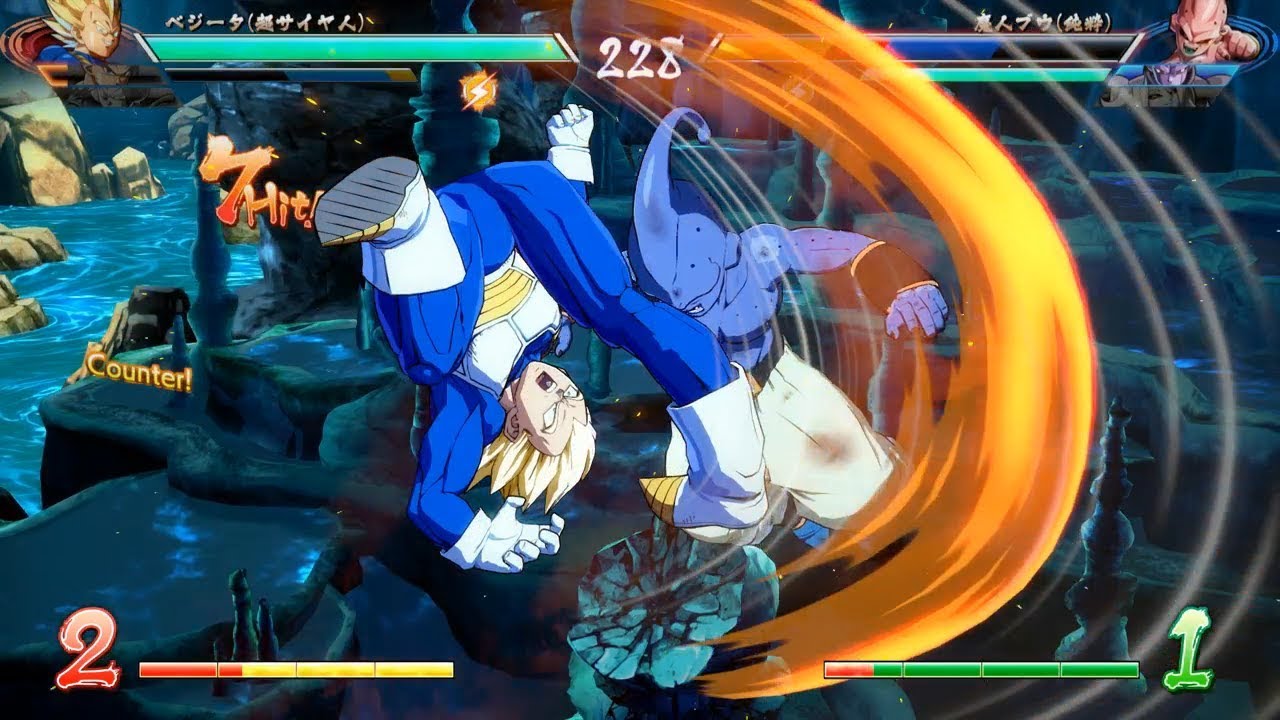This screenshot has width=1280, height=720.
Task: Select the Vegeta (Super Saiyan) name label
Action: [x=265, y=20]
